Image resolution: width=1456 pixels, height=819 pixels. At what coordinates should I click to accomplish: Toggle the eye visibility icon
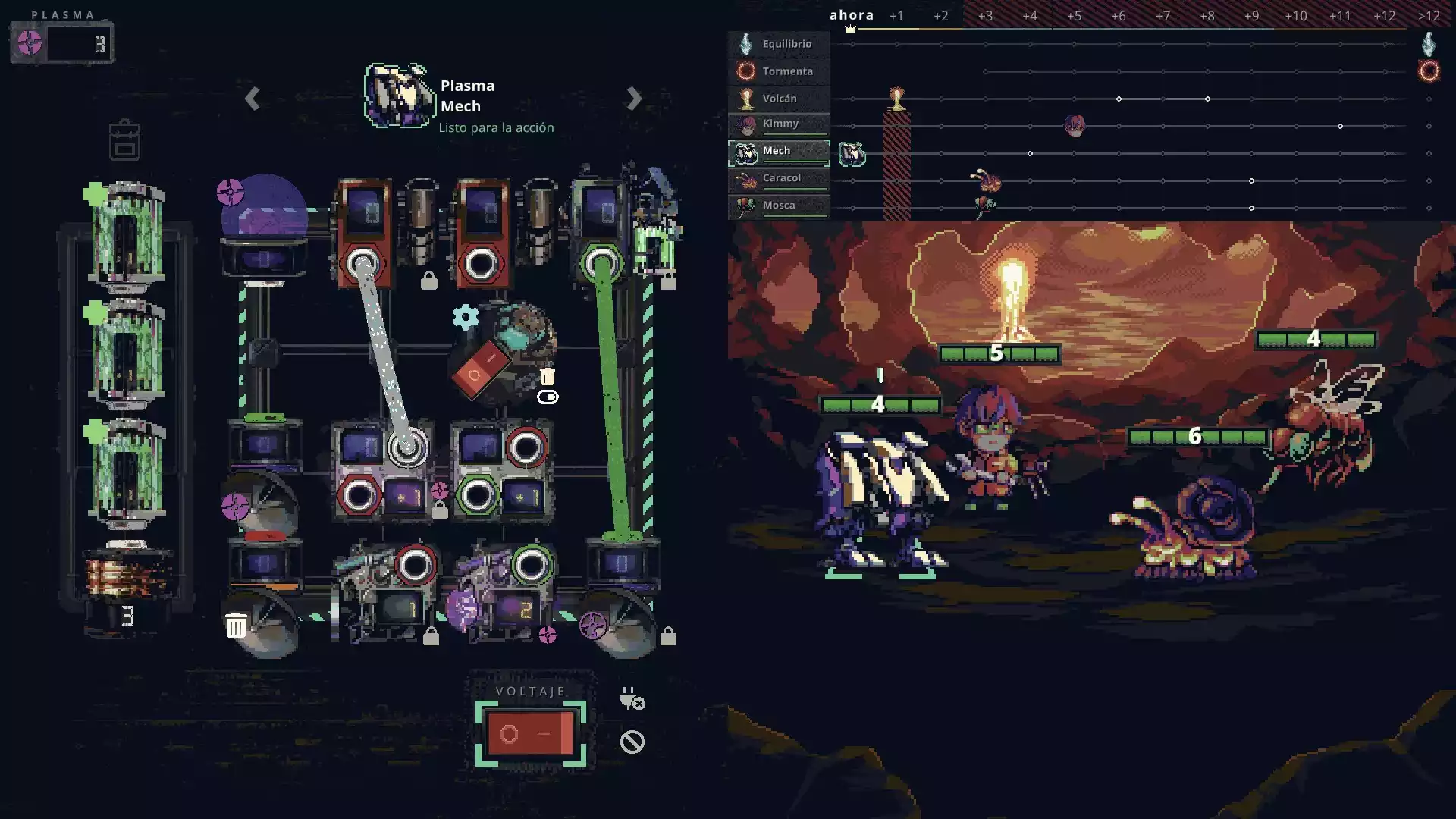pos(548,397)
